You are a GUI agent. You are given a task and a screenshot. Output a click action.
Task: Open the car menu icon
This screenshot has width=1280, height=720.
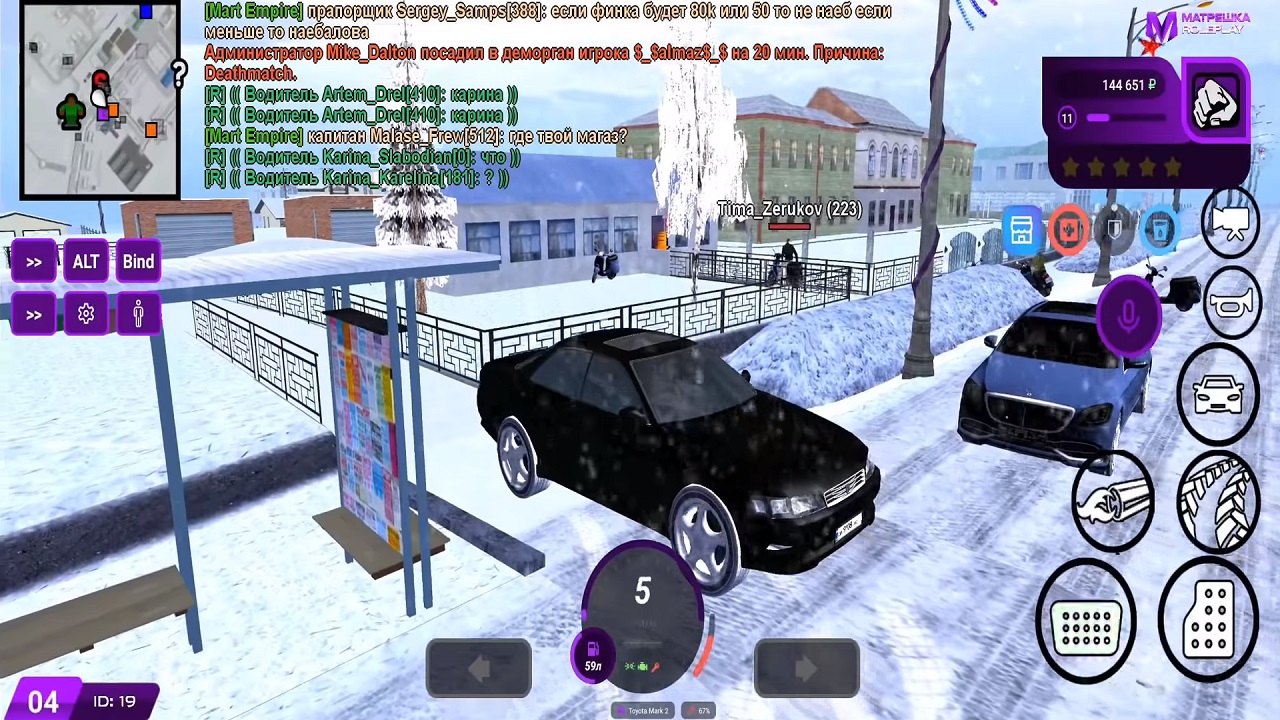[x=1218, y=394]
